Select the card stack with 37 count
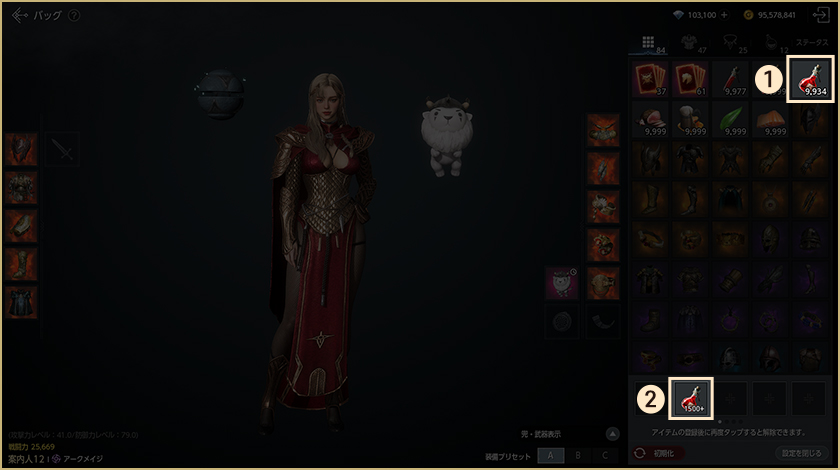This screenshot has width=840, height=470. tap(650, 78)
